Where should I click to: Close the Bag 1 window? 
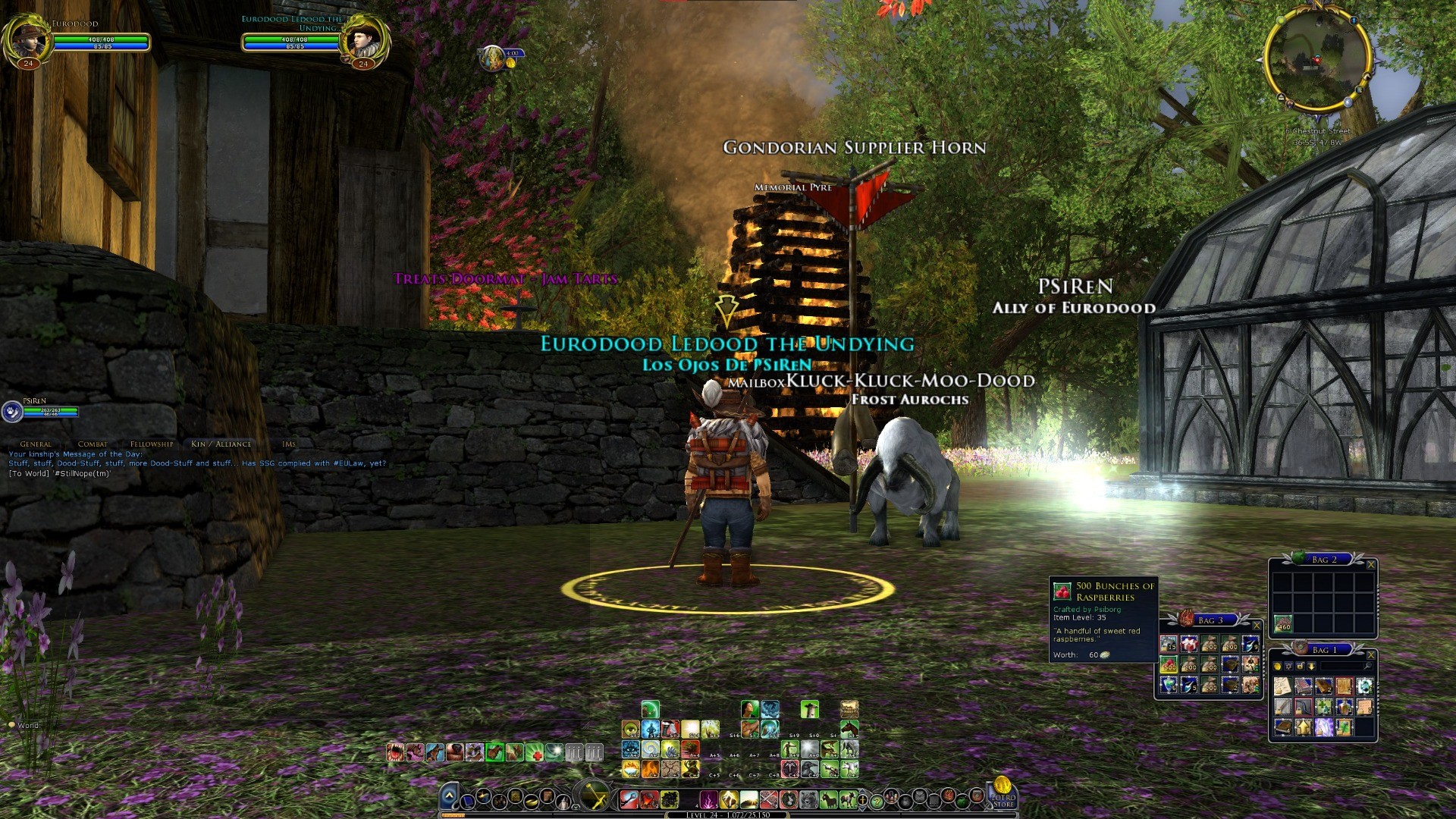tap(1370, 655)
